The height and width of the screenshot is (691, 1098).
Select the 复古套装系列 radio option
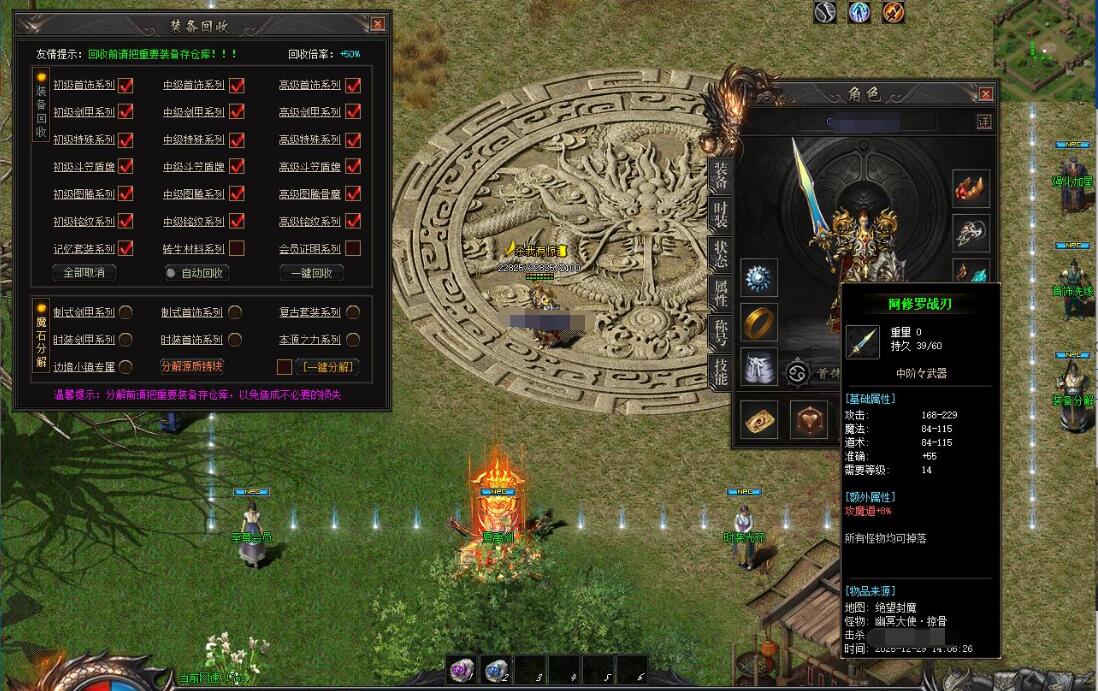pos(353,312)
